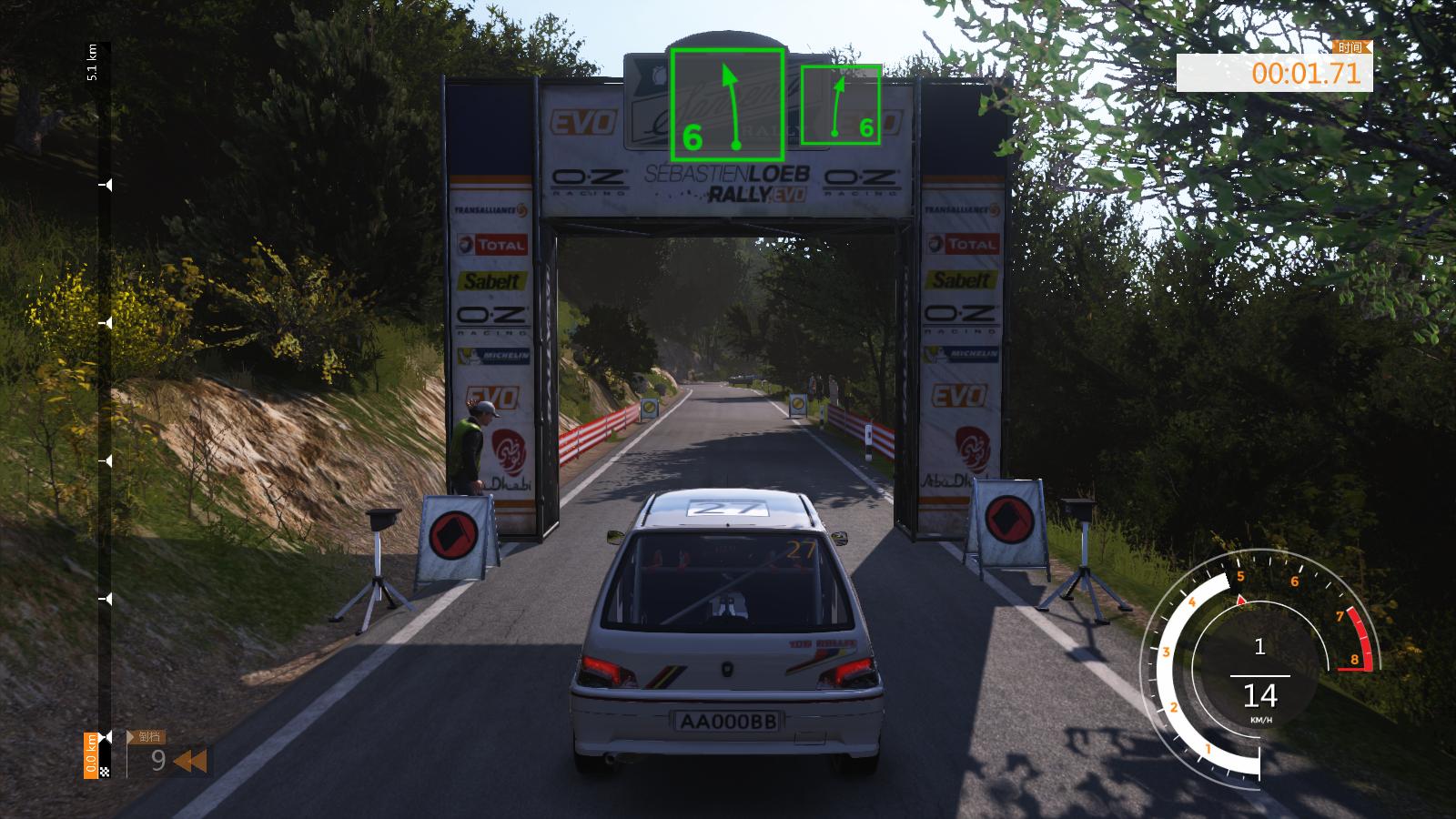Activate the orange rewind arrows icon

189,761
